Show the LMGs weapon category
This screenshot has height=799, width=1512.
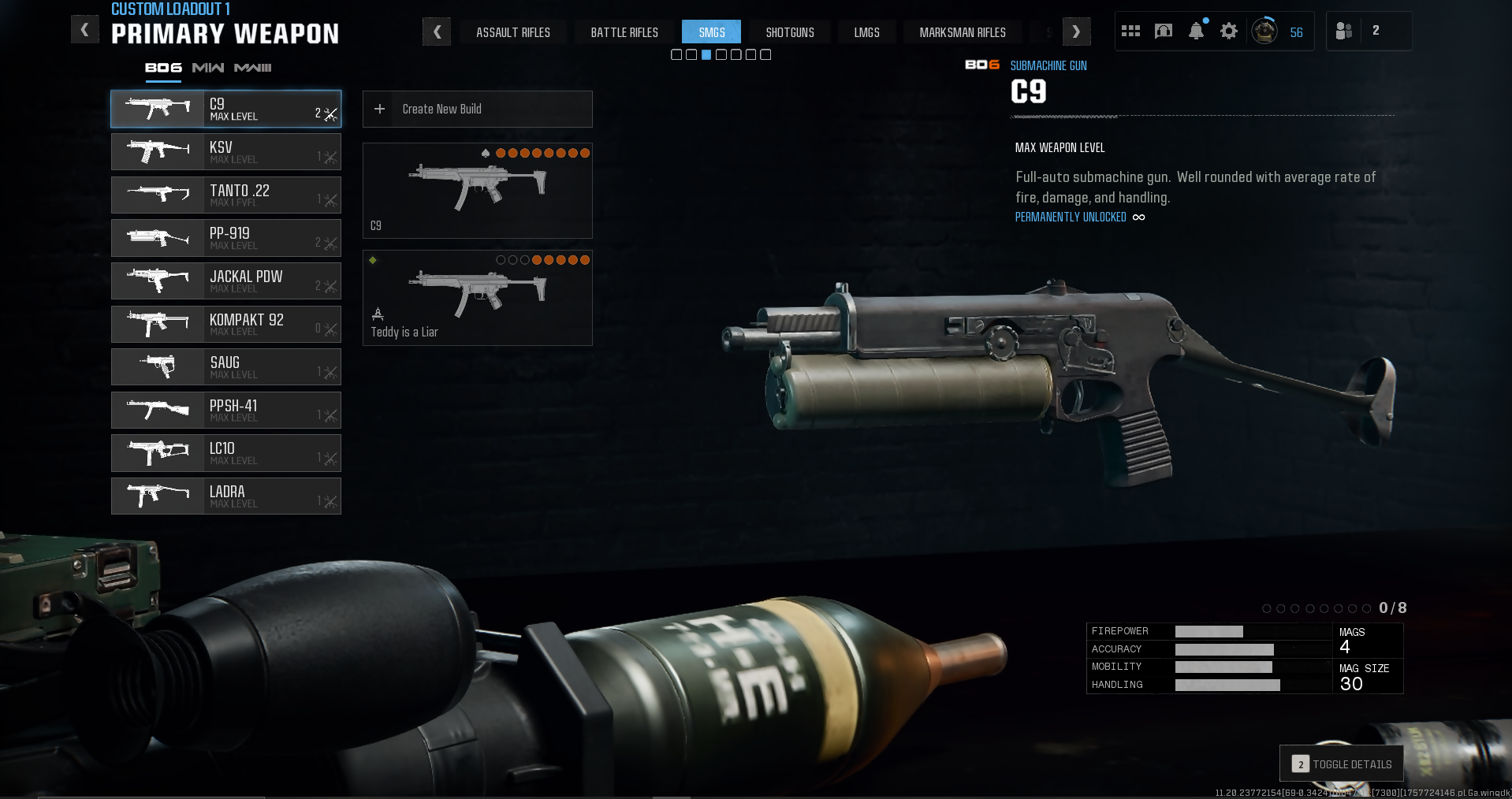click(866, 32)
